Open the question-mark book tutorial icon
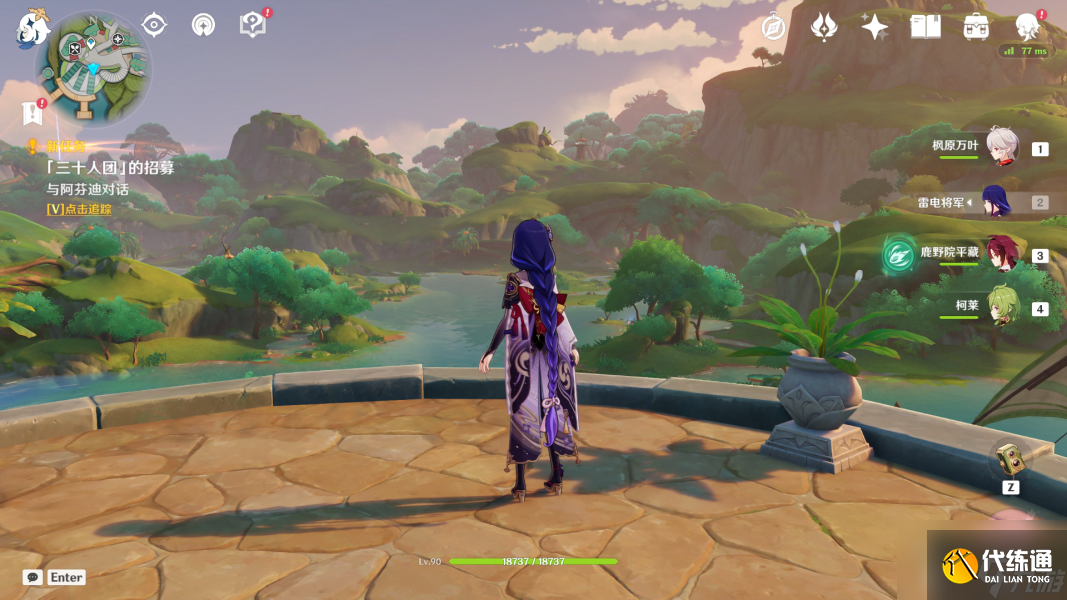Screen dimensions: 1067x600 253,25
